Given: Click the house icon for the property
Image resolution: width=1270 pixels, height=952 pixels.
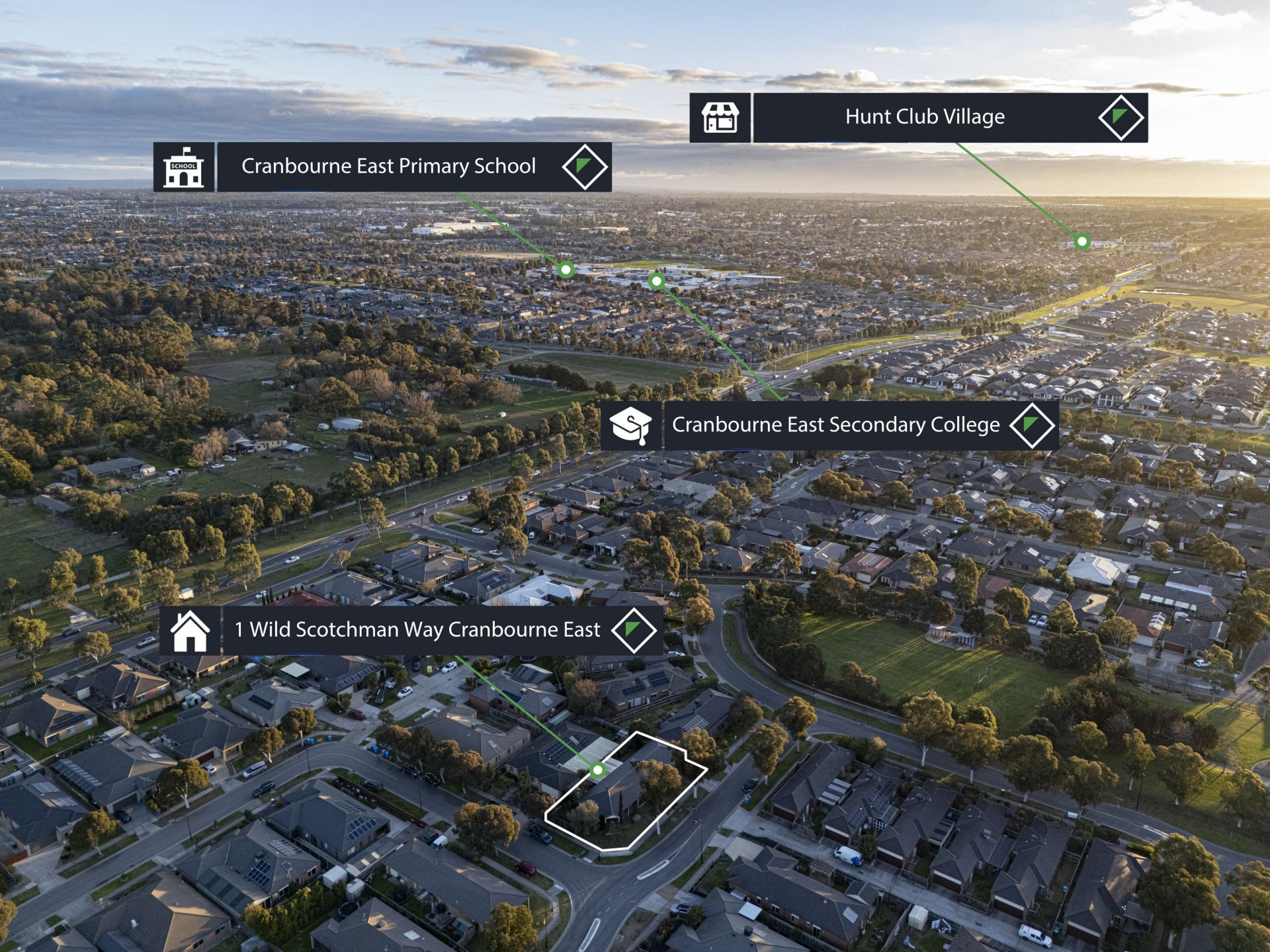Looking at the screenshot, I should [x=190, y=631].
